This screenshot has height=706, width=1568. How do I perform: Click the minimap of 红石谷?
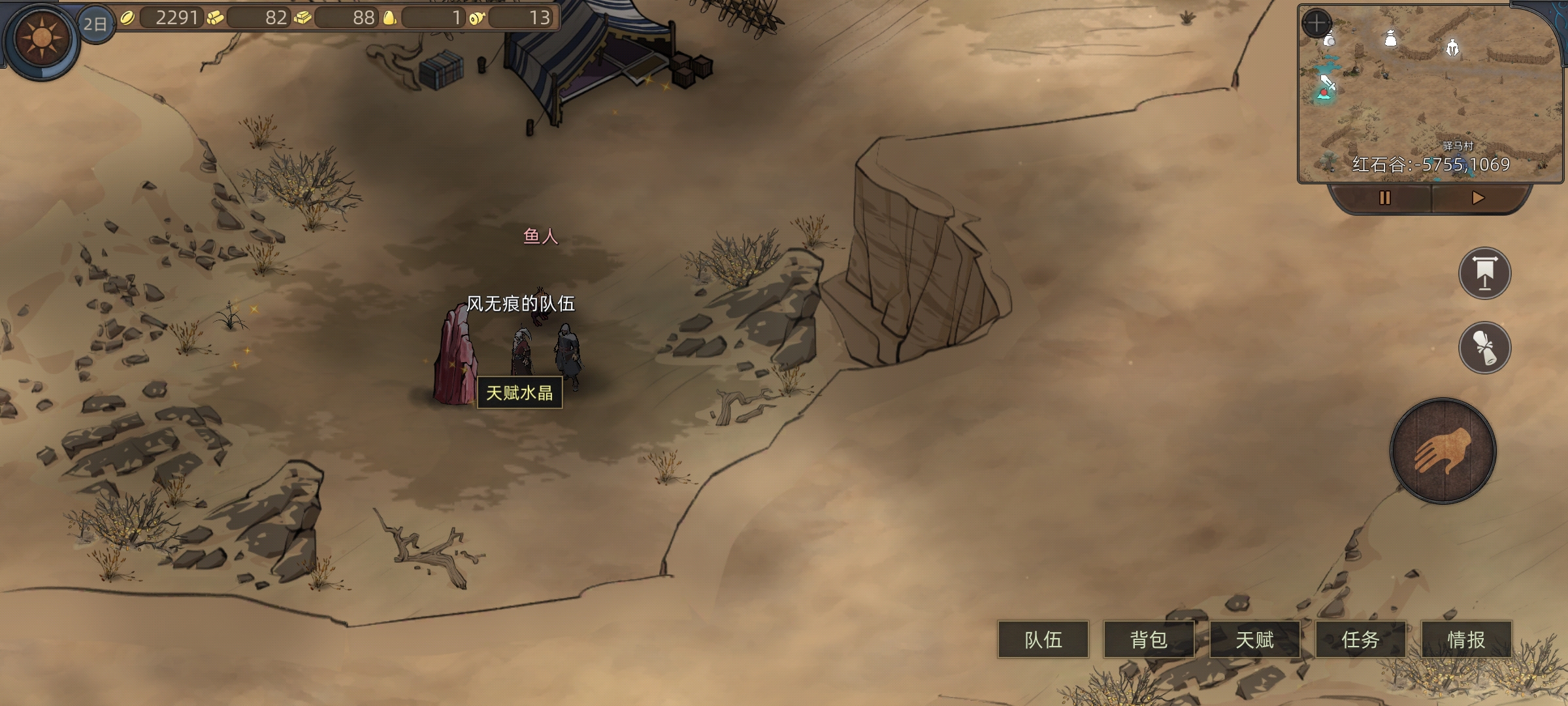[1431, 98]
